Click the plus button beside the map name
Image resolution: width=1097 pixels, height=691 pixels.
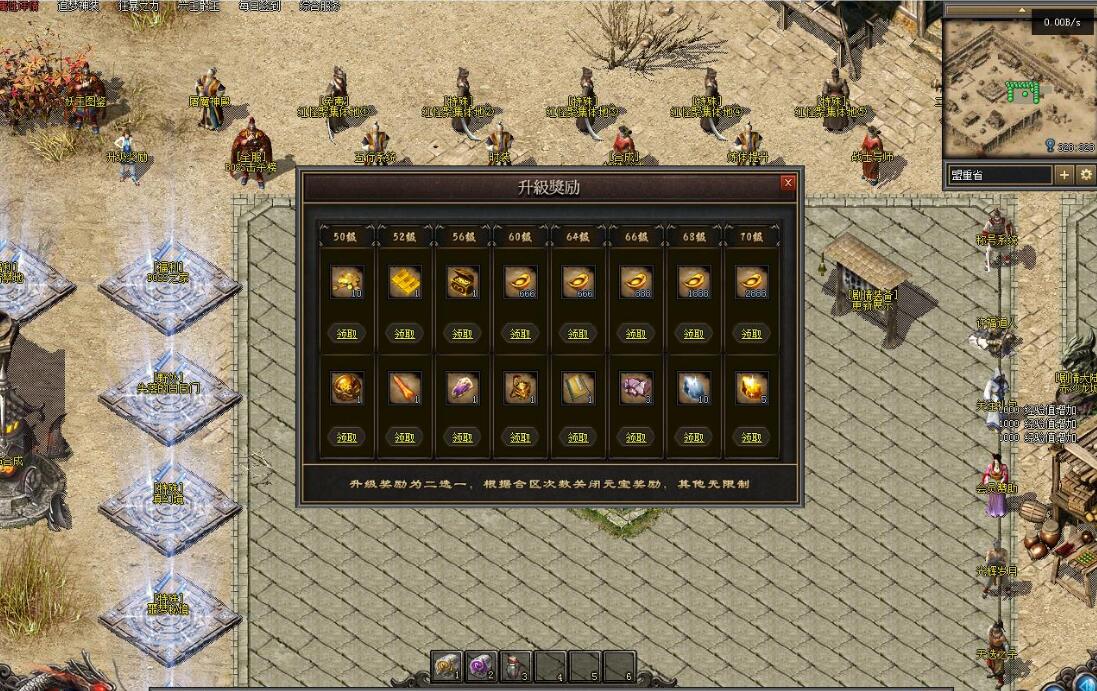click(x=1064, y=175)
